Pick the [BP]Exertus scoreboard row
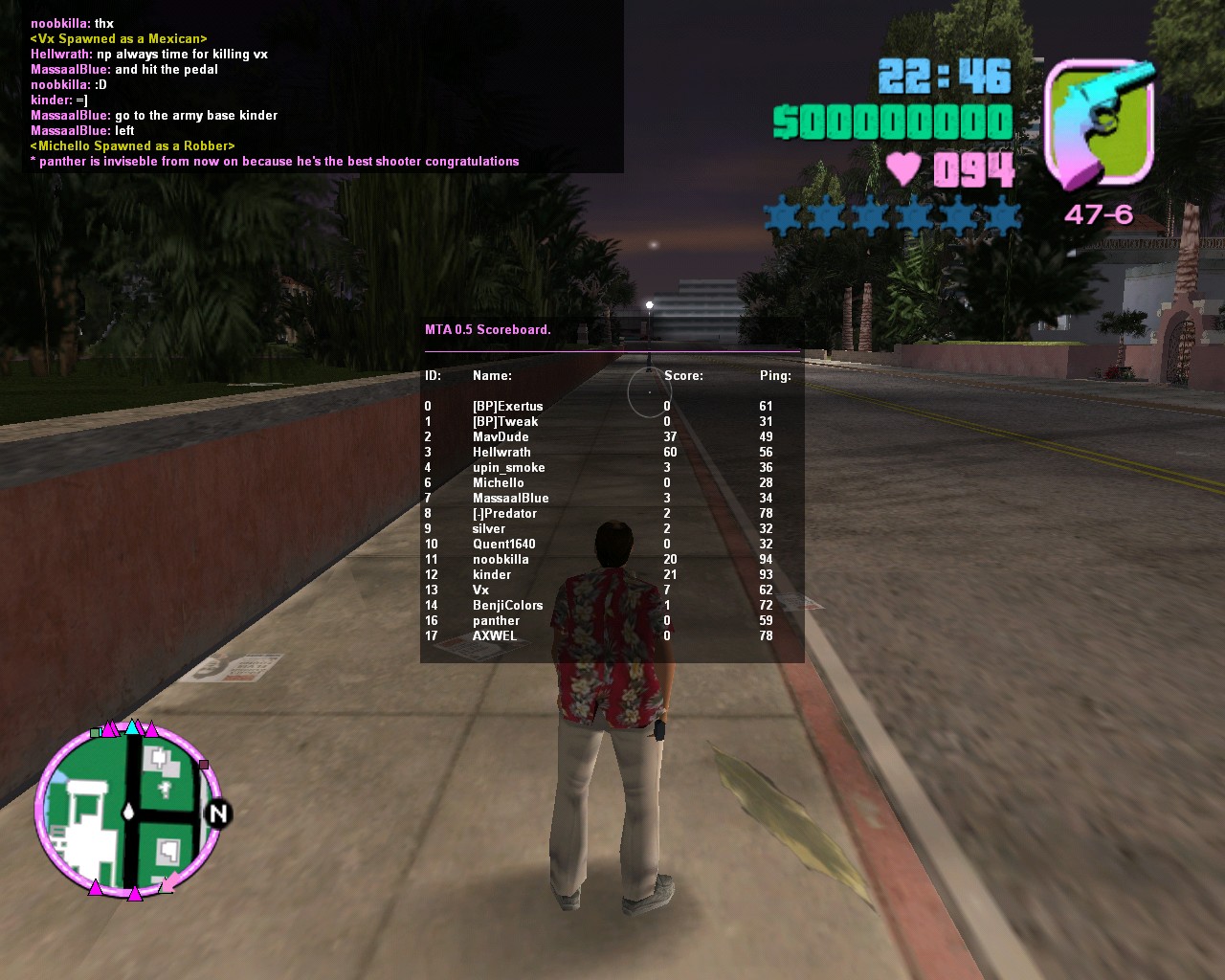The width and height of the screenshot is (1225, 980). pos(507,407)
